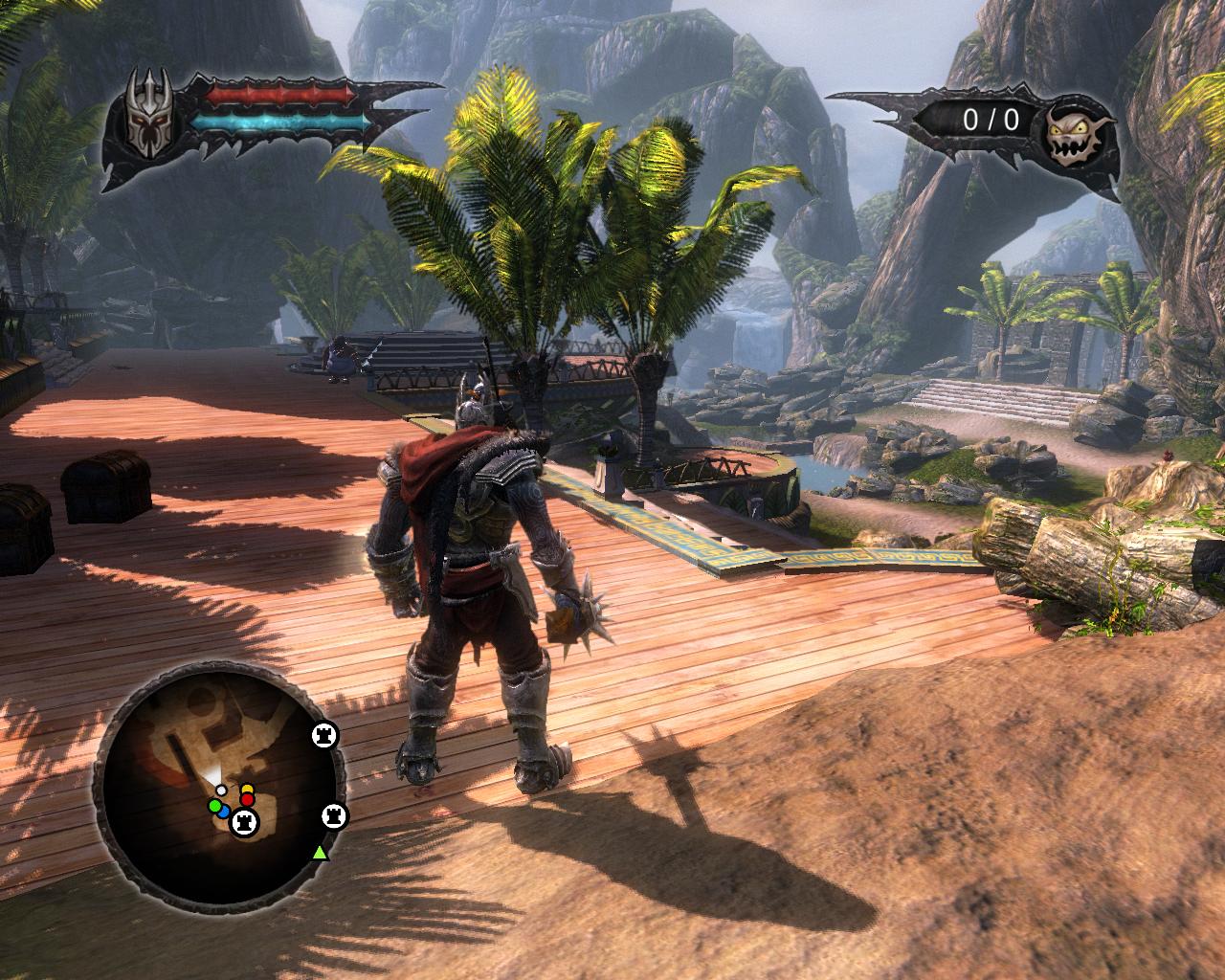The width and height of the screenshot is (1225, 980).
Task: Click the red dot on the minimap
Action: (x=247, y=799)
